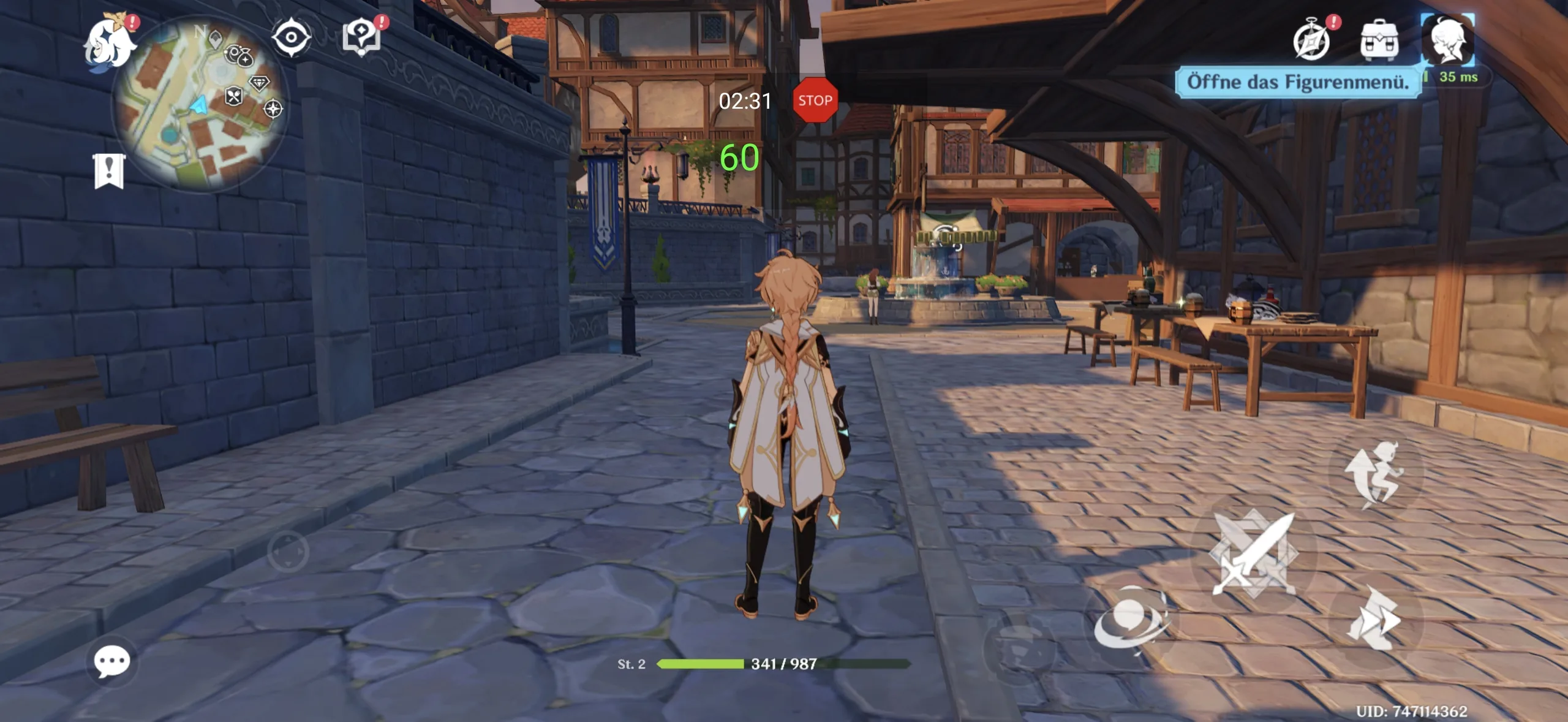Open the circular minimap

(199, 103)
